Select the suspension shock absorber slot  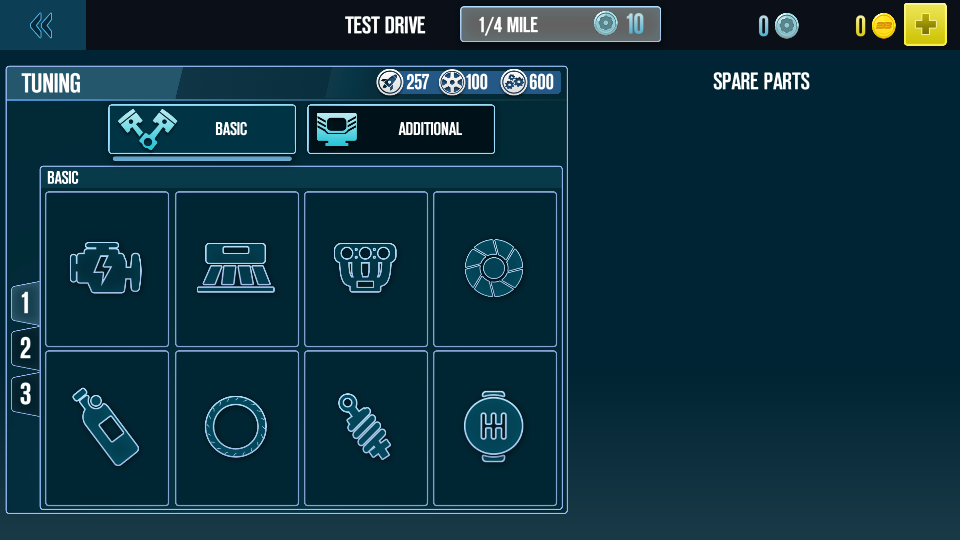[x=366, y=428]
